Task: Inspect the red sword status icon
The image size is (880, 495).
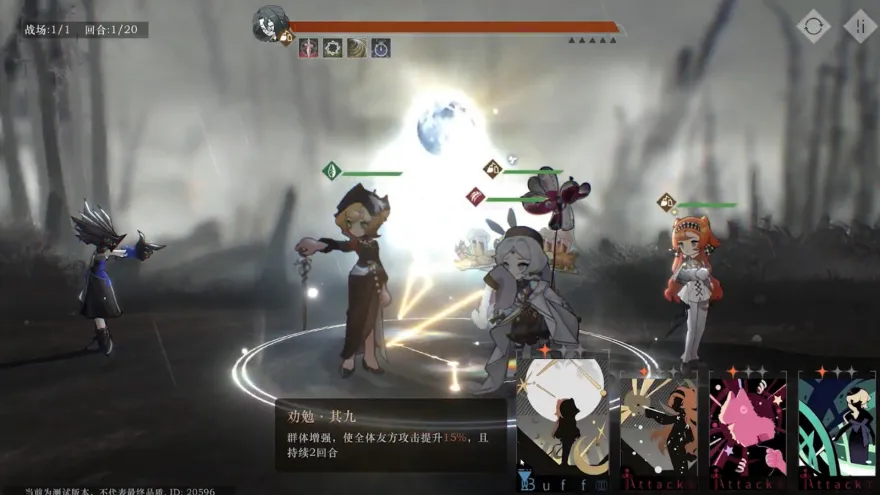Action: click(x=308, y=48)
